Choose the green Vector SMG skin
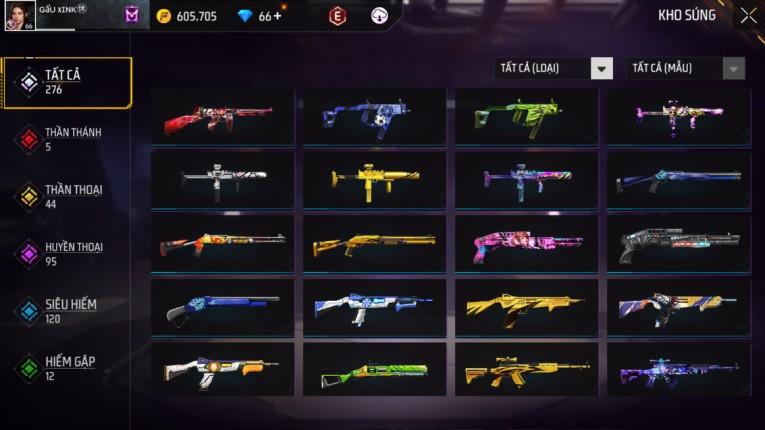The height and width of the screenshot is (430, 765). [x=526, y=117]
